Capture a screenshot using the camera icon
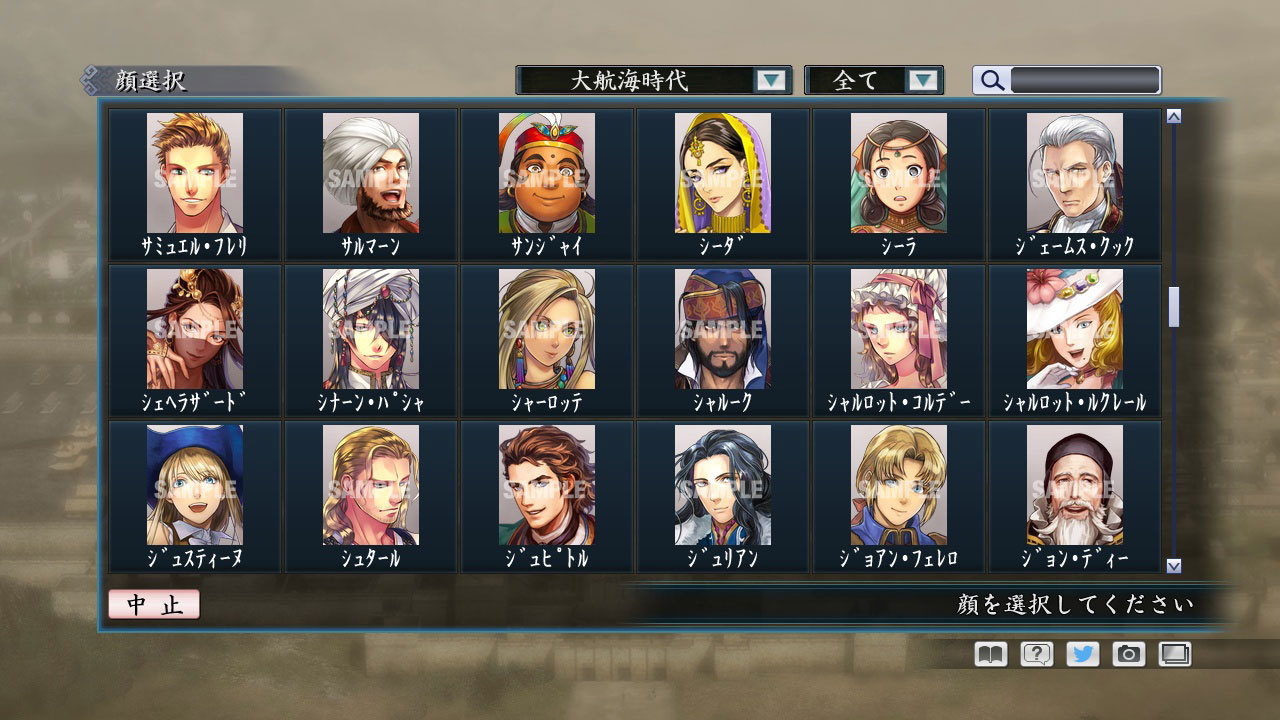 click(1128, 654)
